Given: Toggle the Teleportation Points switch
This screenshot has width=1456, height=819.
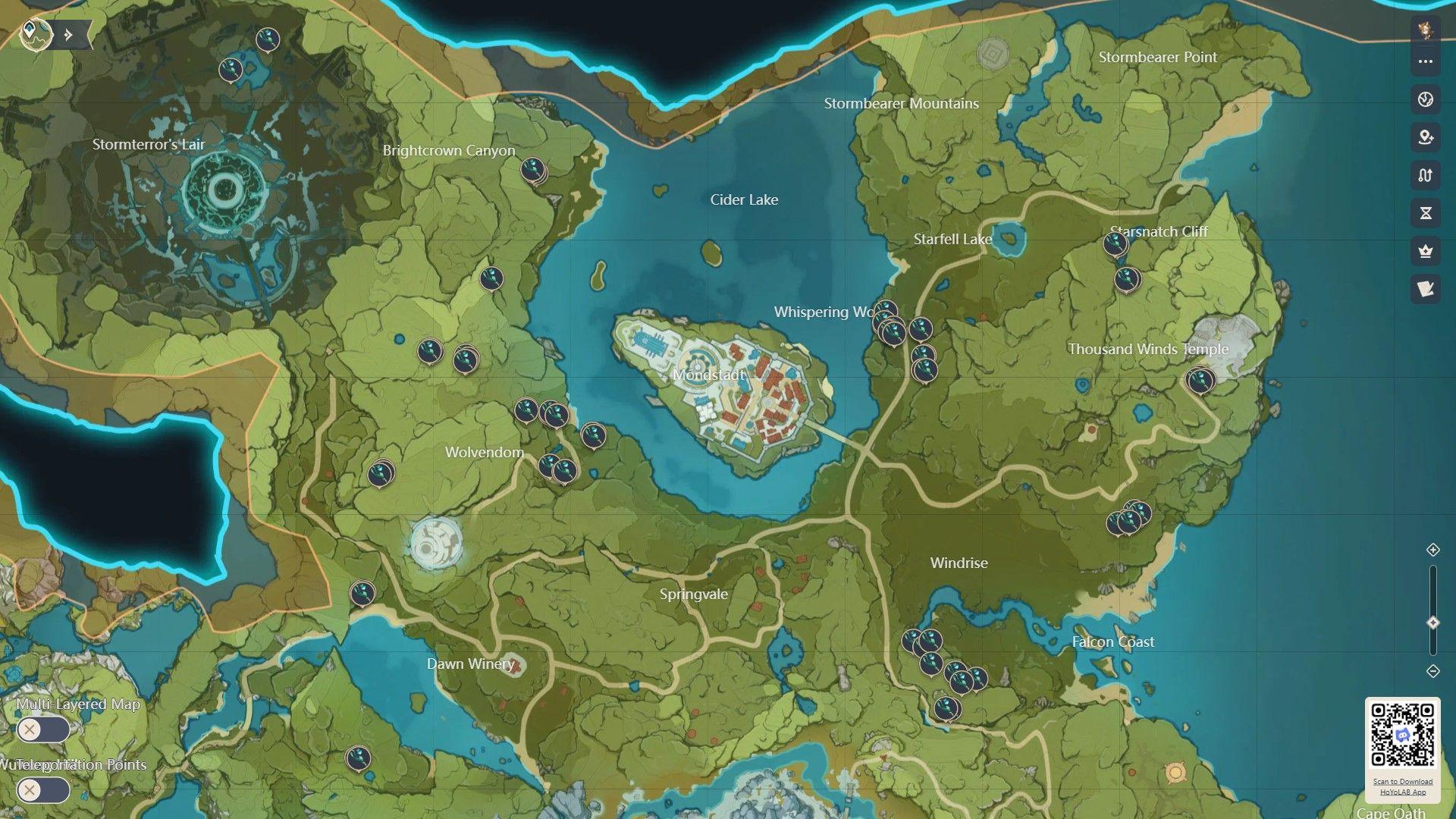Looking at the screenshot, I should point(43,790).
